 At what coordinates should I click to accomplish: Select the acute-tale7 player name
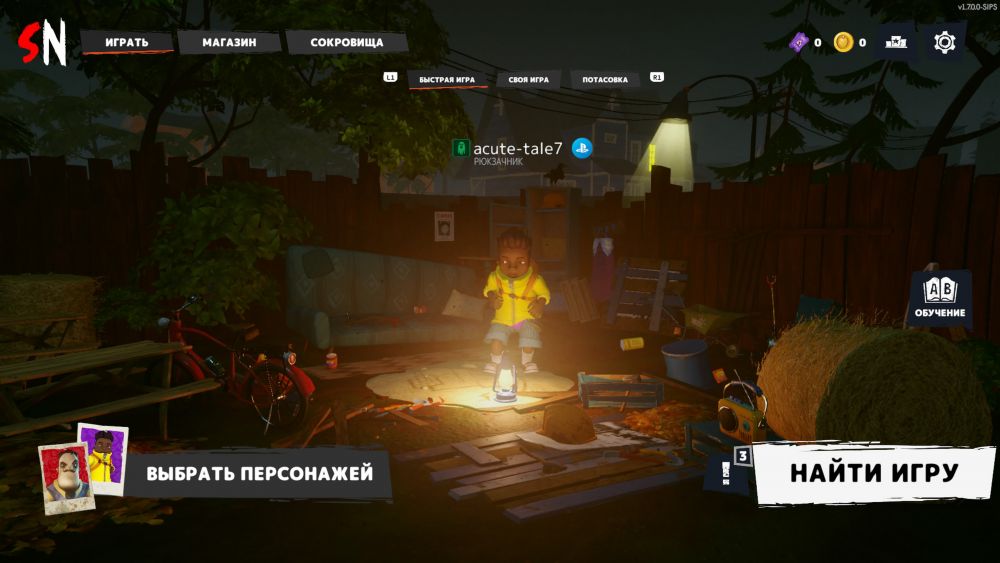pos(518,149)
